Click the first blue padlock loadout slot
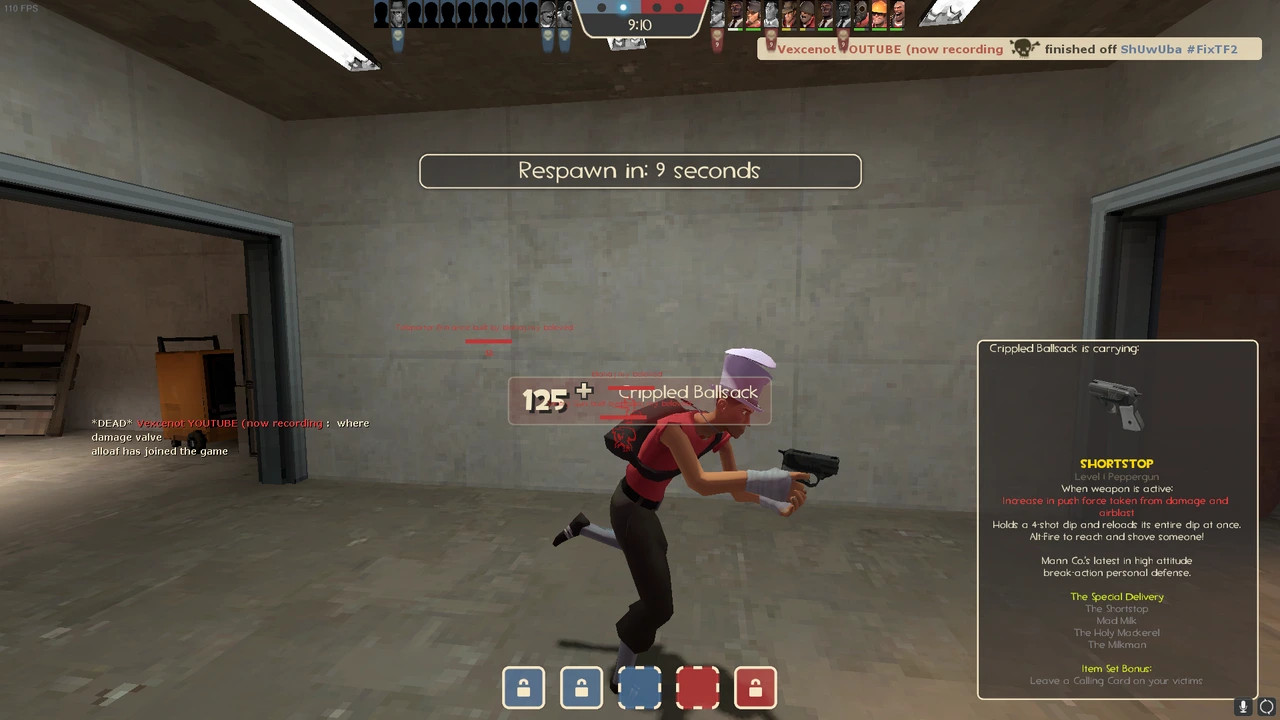The width and height of the screenshot is (1280, 720). [x=523, y=687]
